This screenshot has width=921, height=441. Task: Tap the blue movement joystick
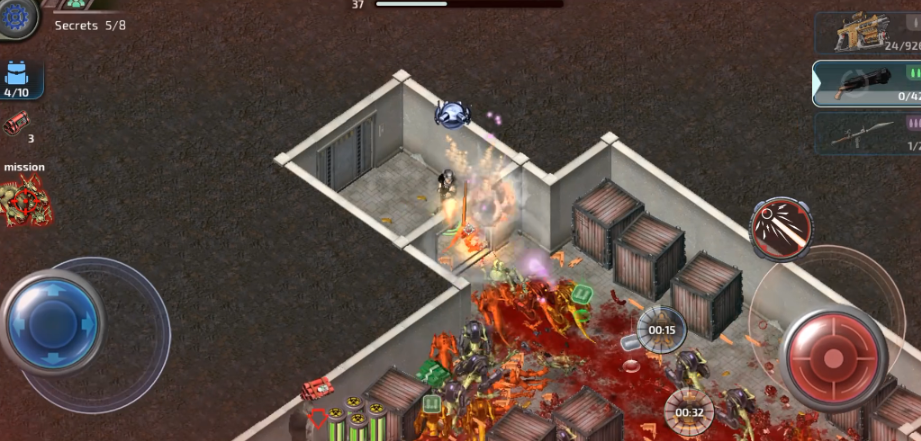pos(51,322)
